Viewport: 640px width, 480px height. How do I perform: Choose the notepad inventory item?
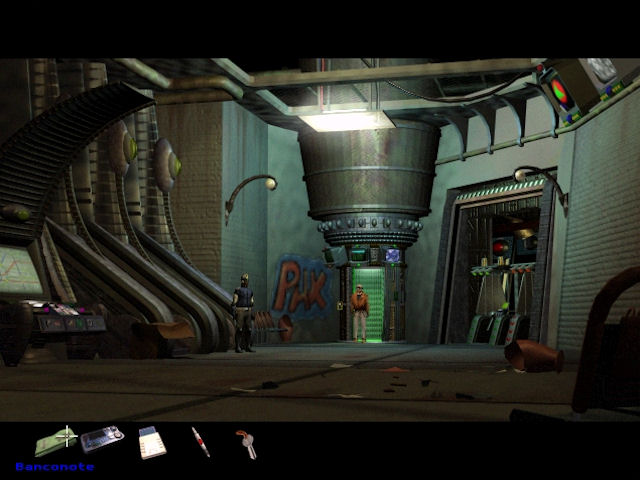pos(152,441)
